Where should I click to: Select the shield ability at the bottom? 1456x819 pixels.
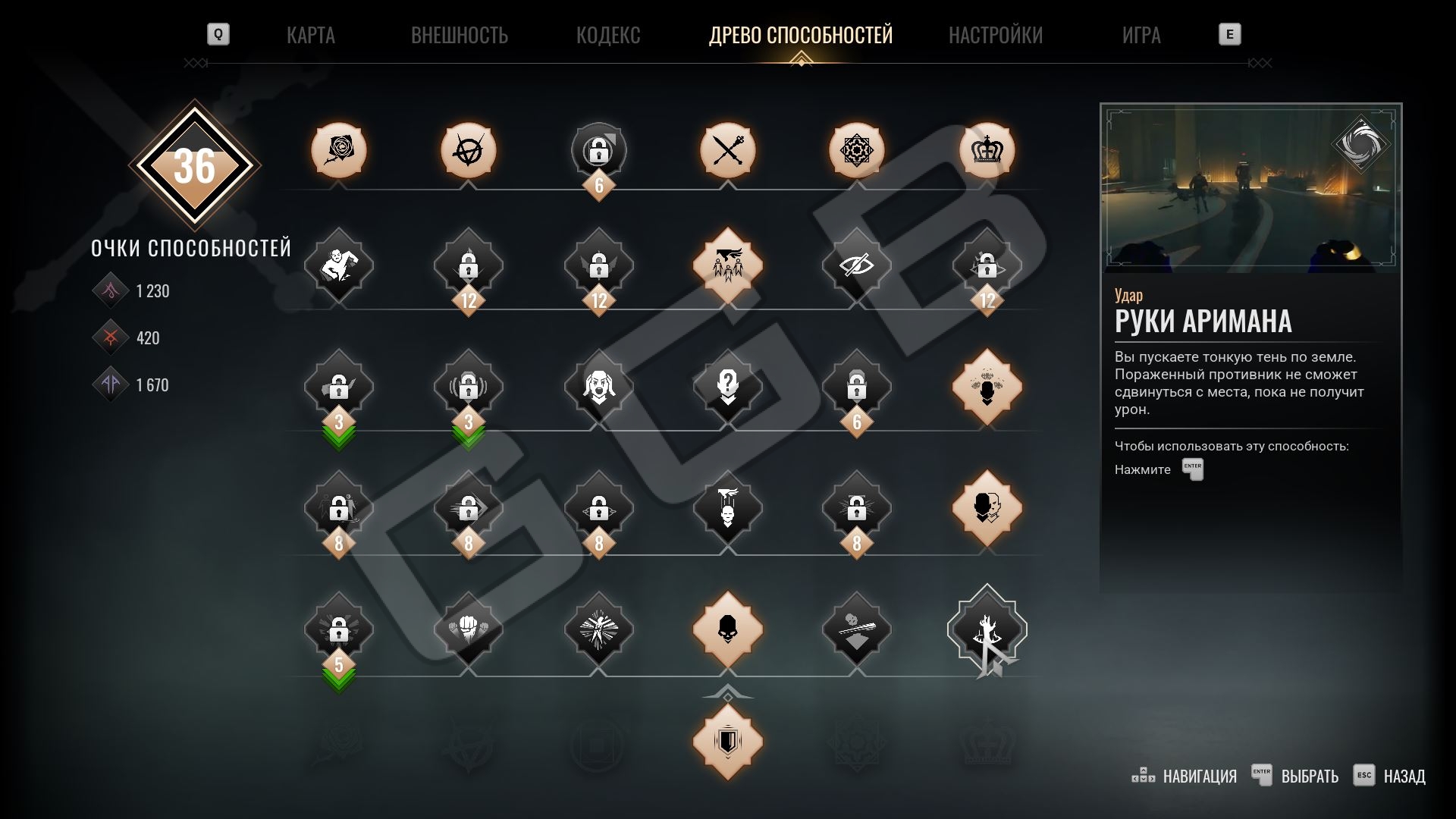pos(728,742)
